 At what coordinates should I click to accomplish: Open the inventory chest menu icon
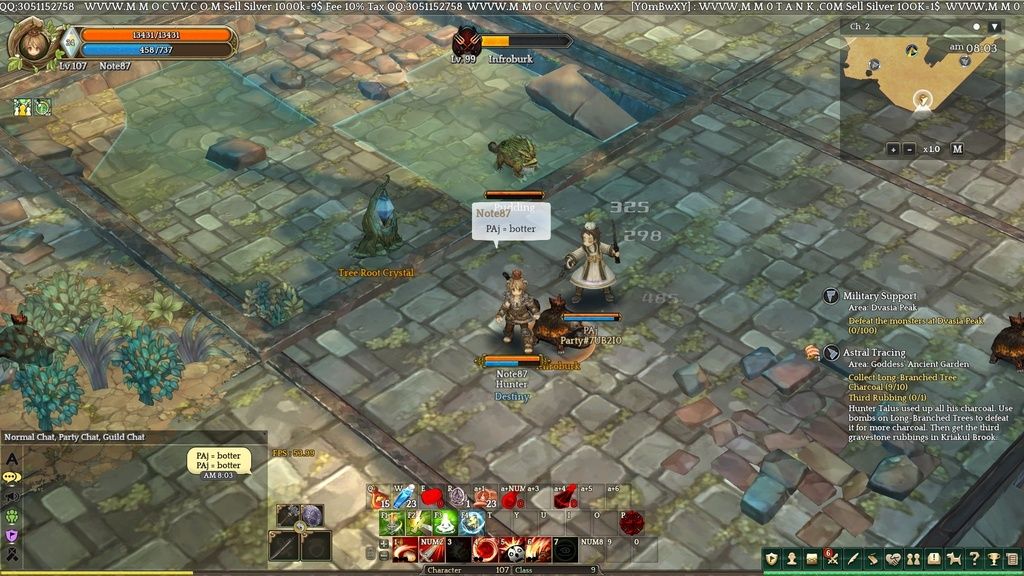point(812,558)
